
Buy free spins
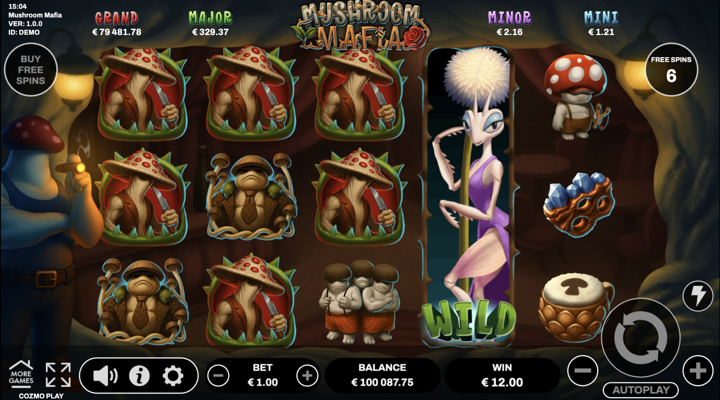(28, 70)
